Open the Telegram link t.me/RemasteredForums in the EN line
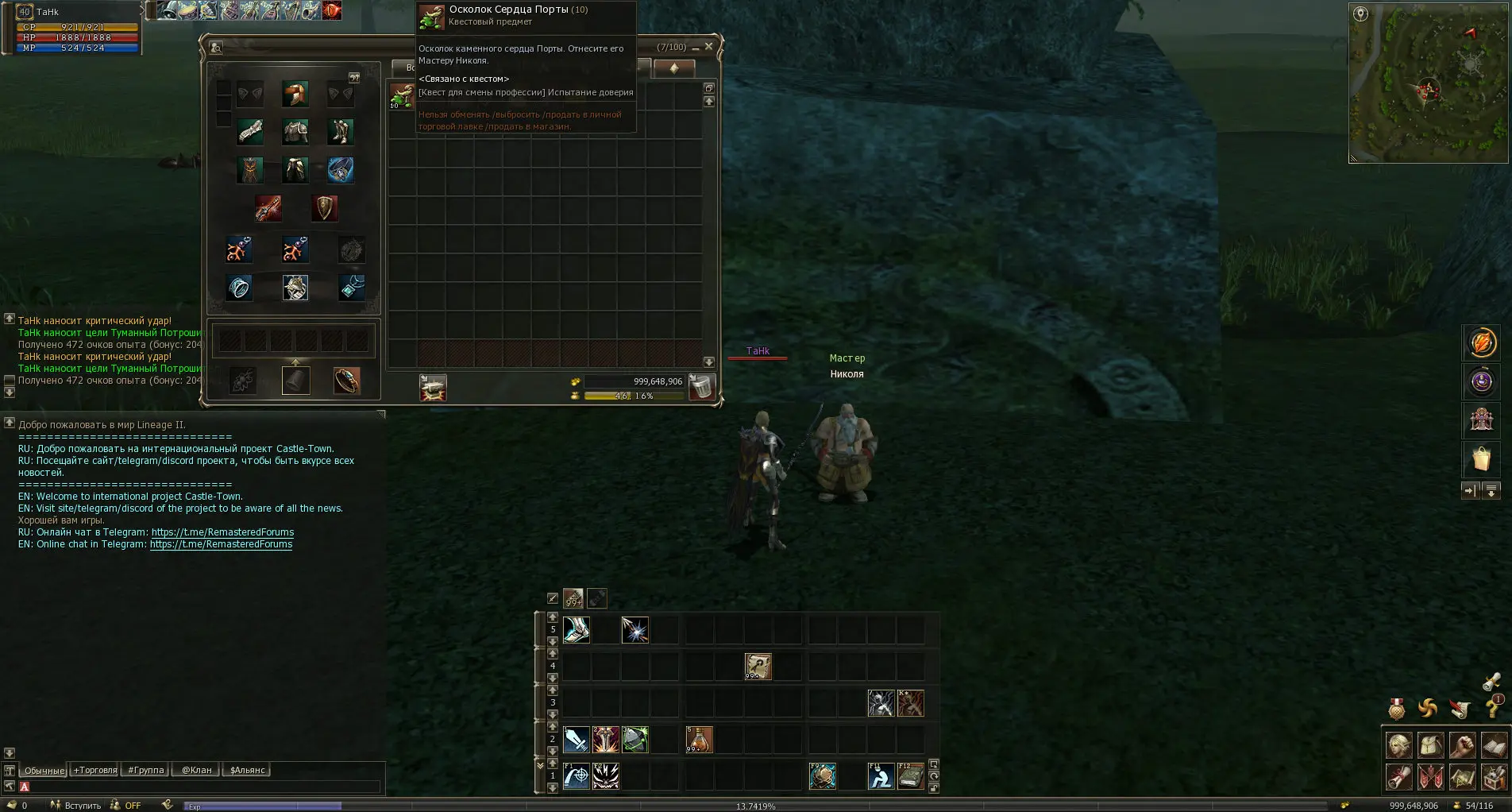 (221, 544)
